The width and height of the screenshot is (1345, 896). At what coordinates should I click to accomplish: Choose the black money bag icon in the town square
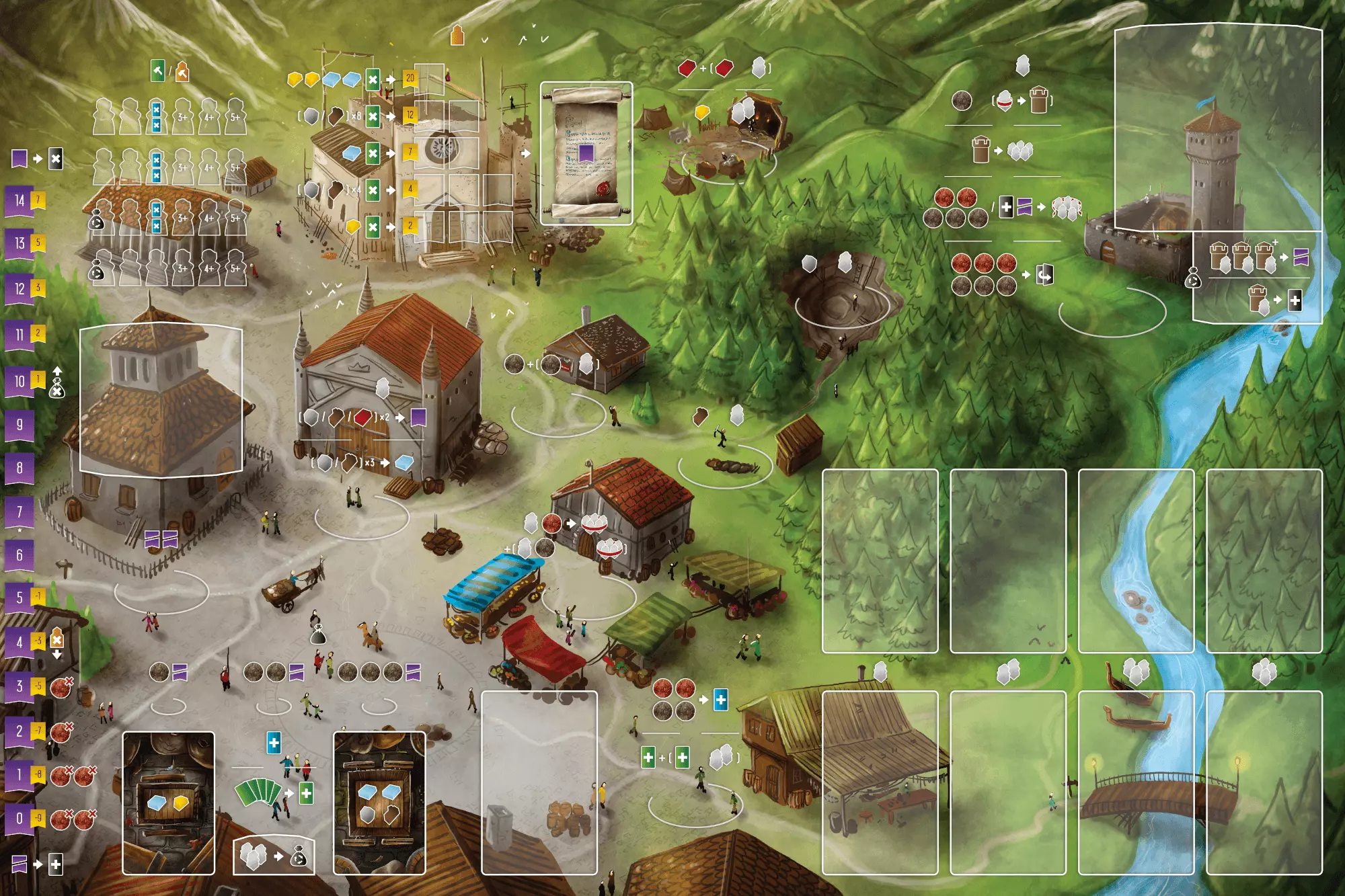click(x=318, y=633)
